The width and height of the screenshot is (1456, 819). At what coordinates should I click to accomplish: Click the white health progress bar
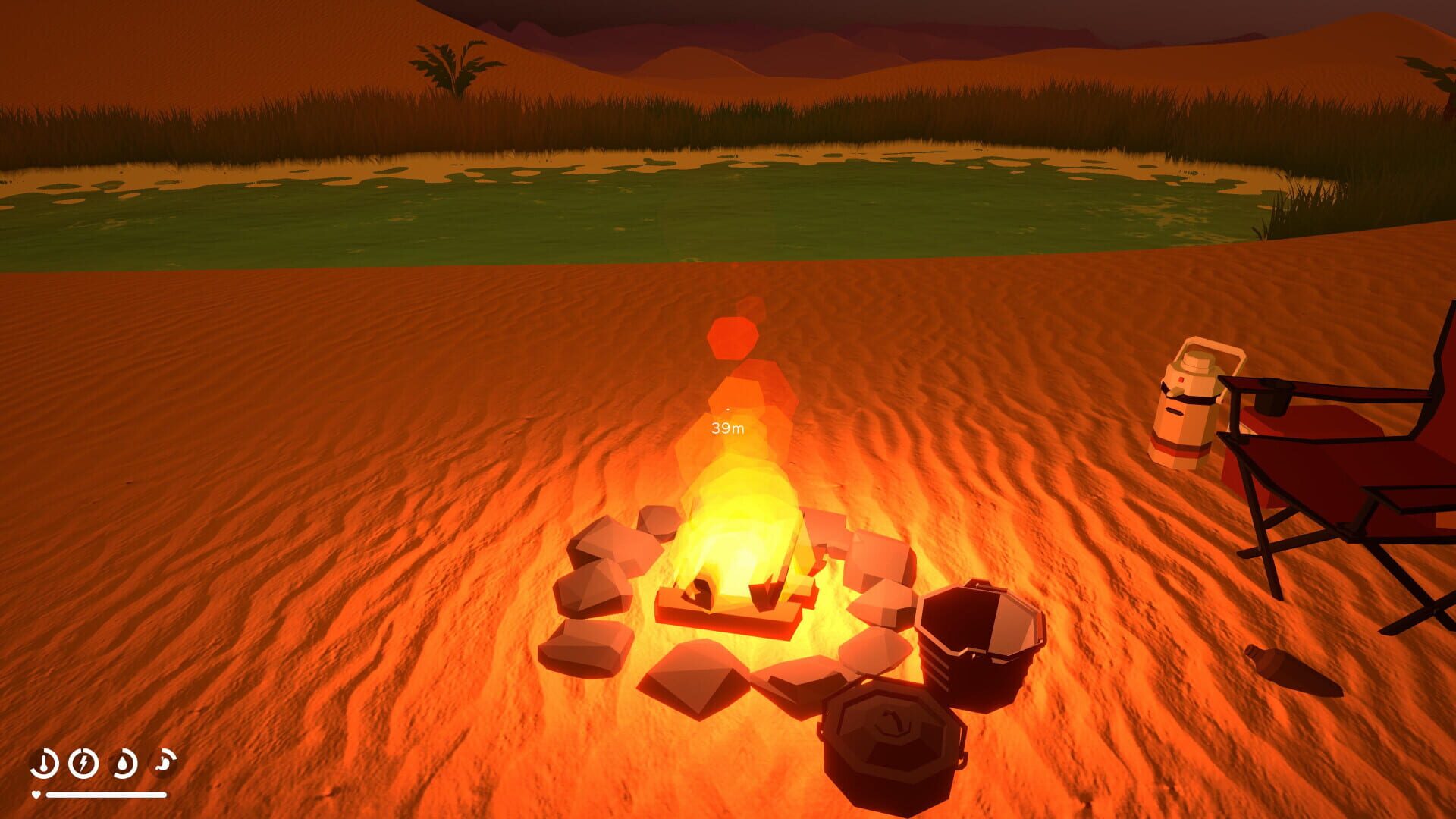(x=106, y=795)
